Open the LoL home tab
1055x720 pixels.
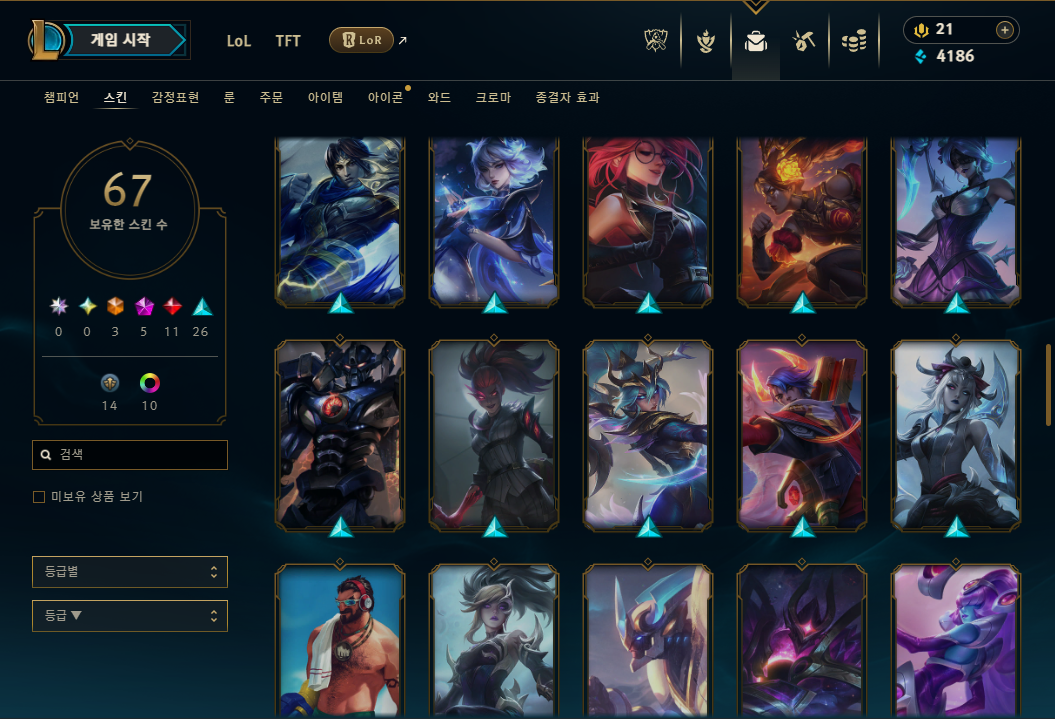coord(239,41)
